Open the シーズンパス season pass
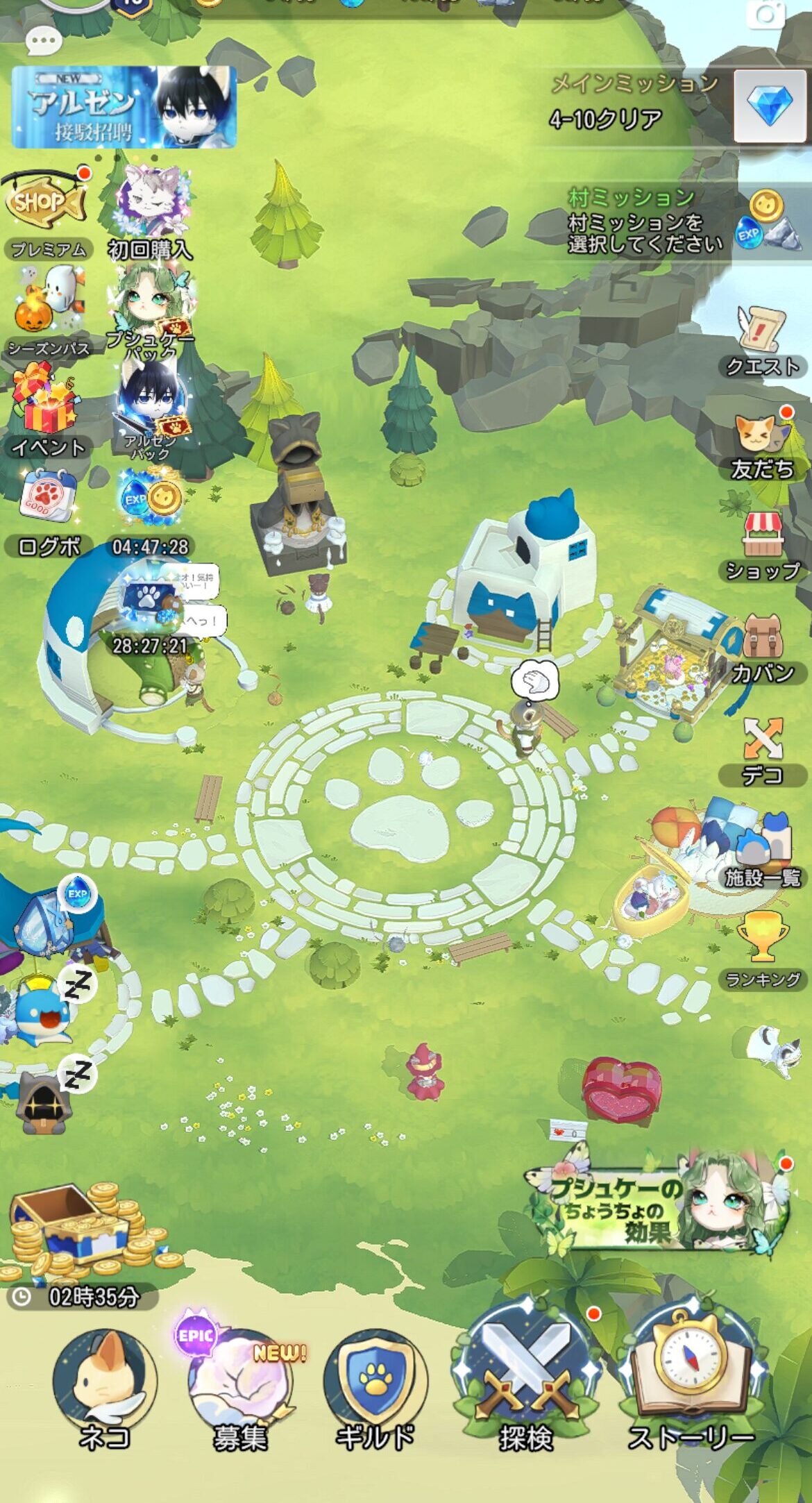Viewport: 812px width, 1503px height. (49, 309)
